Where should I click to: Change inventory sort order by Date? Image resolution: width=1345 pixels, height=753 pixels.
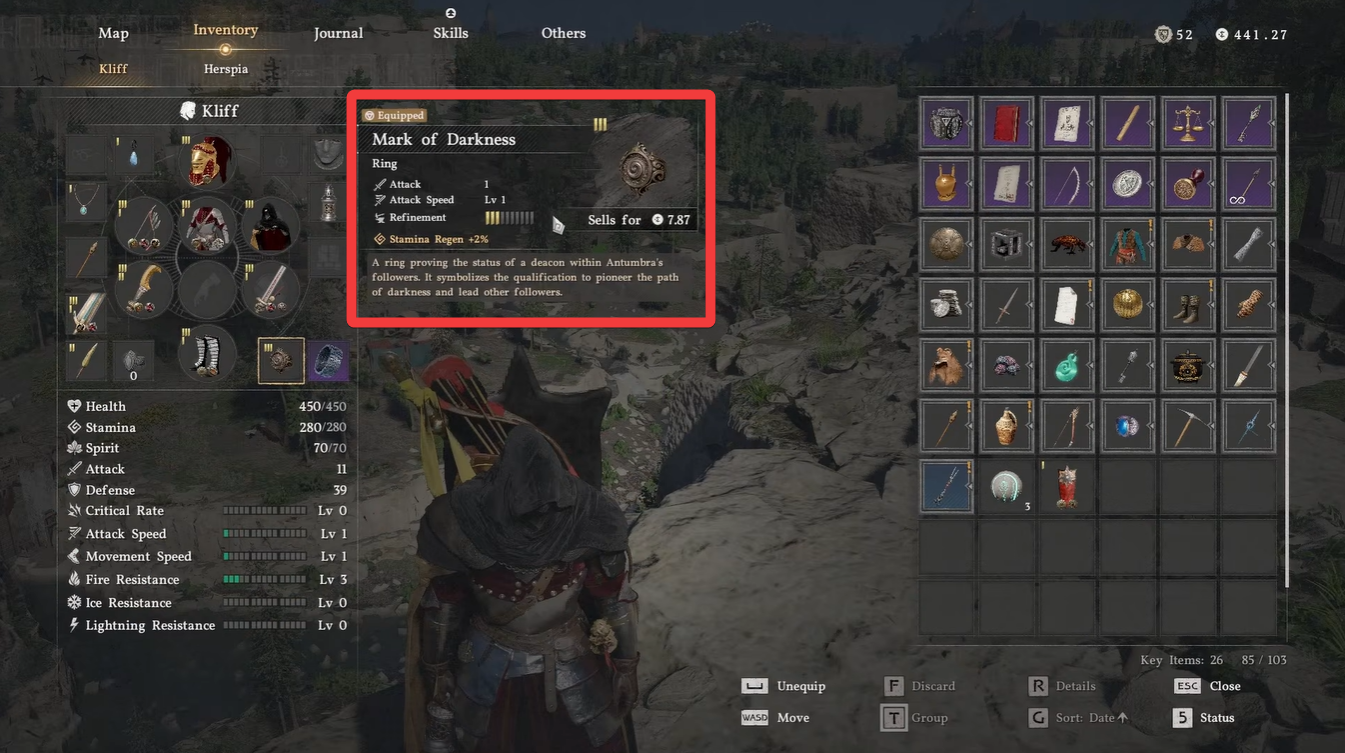coord(1080,718)
